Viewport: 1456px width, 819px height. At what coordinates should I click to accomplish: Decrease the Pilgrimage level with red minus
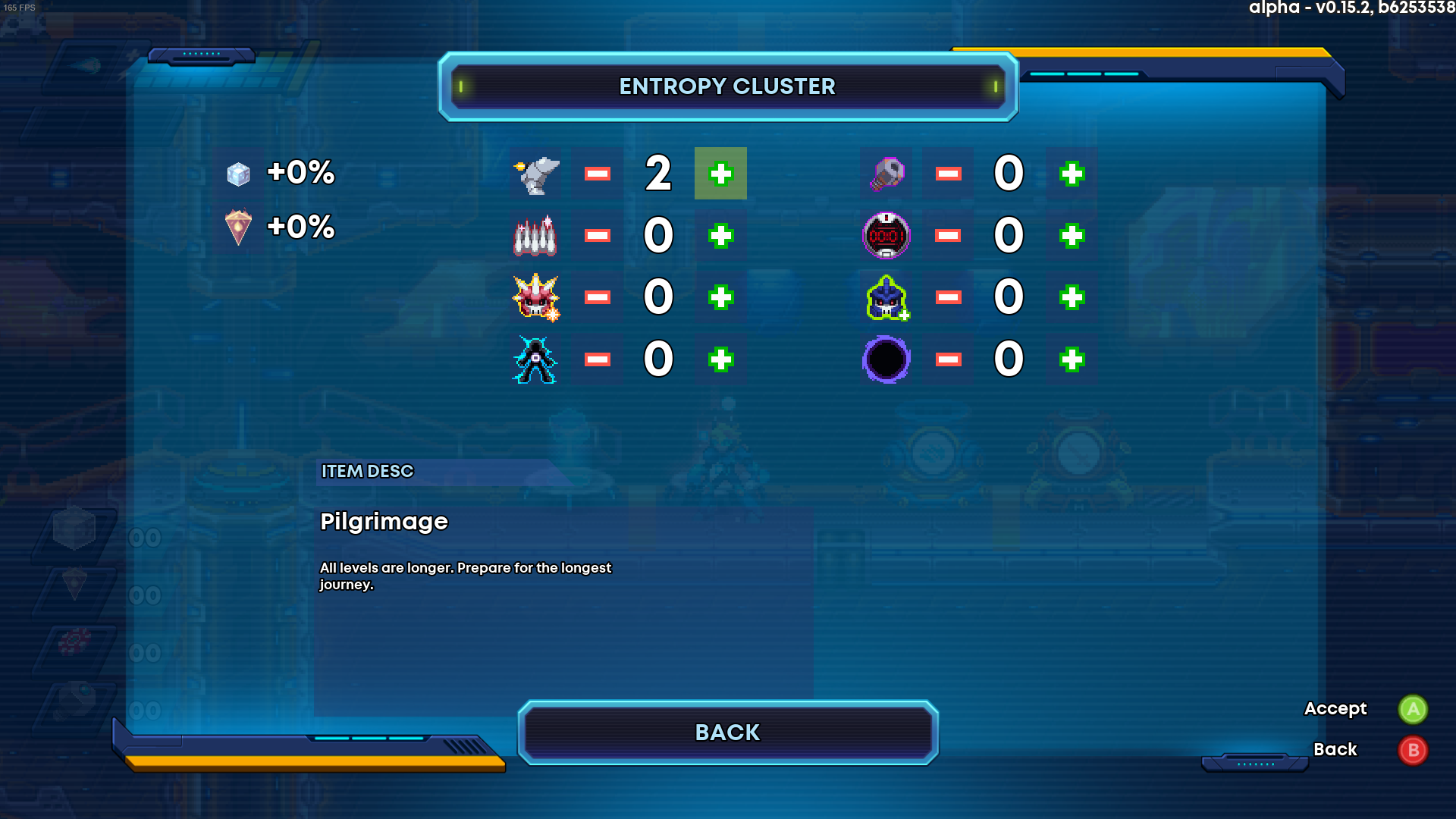[598, 174]
